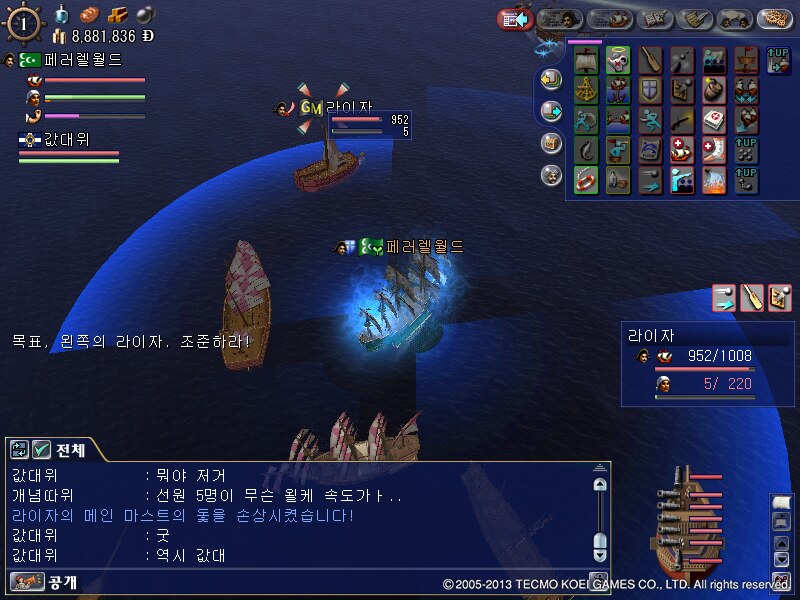Select the 전체 chat tab
Screen dimensions: 800x600
[x=58, y=450]
